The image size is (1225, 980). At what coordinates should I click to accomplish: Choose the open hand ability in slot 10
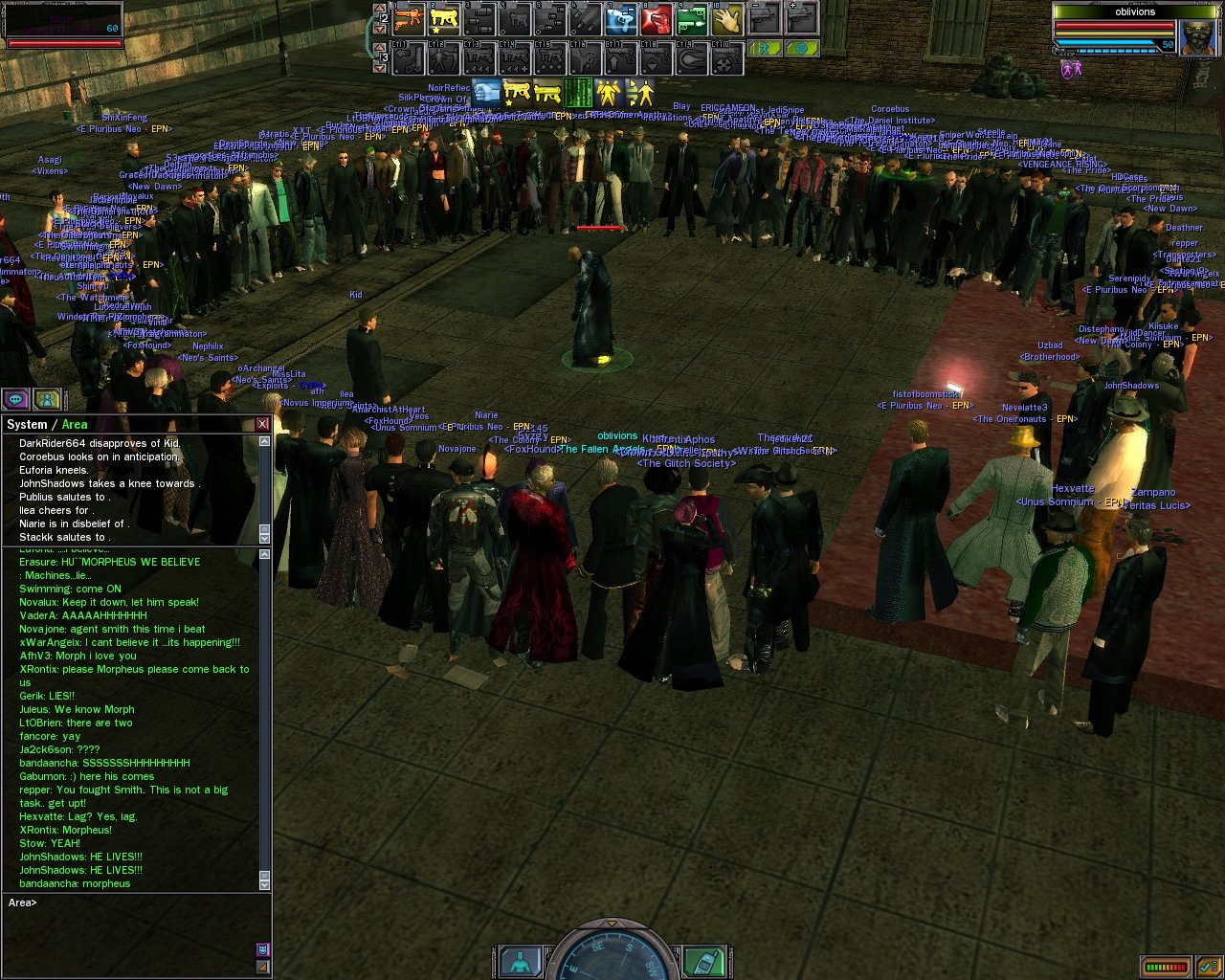[x=727, y=18]
